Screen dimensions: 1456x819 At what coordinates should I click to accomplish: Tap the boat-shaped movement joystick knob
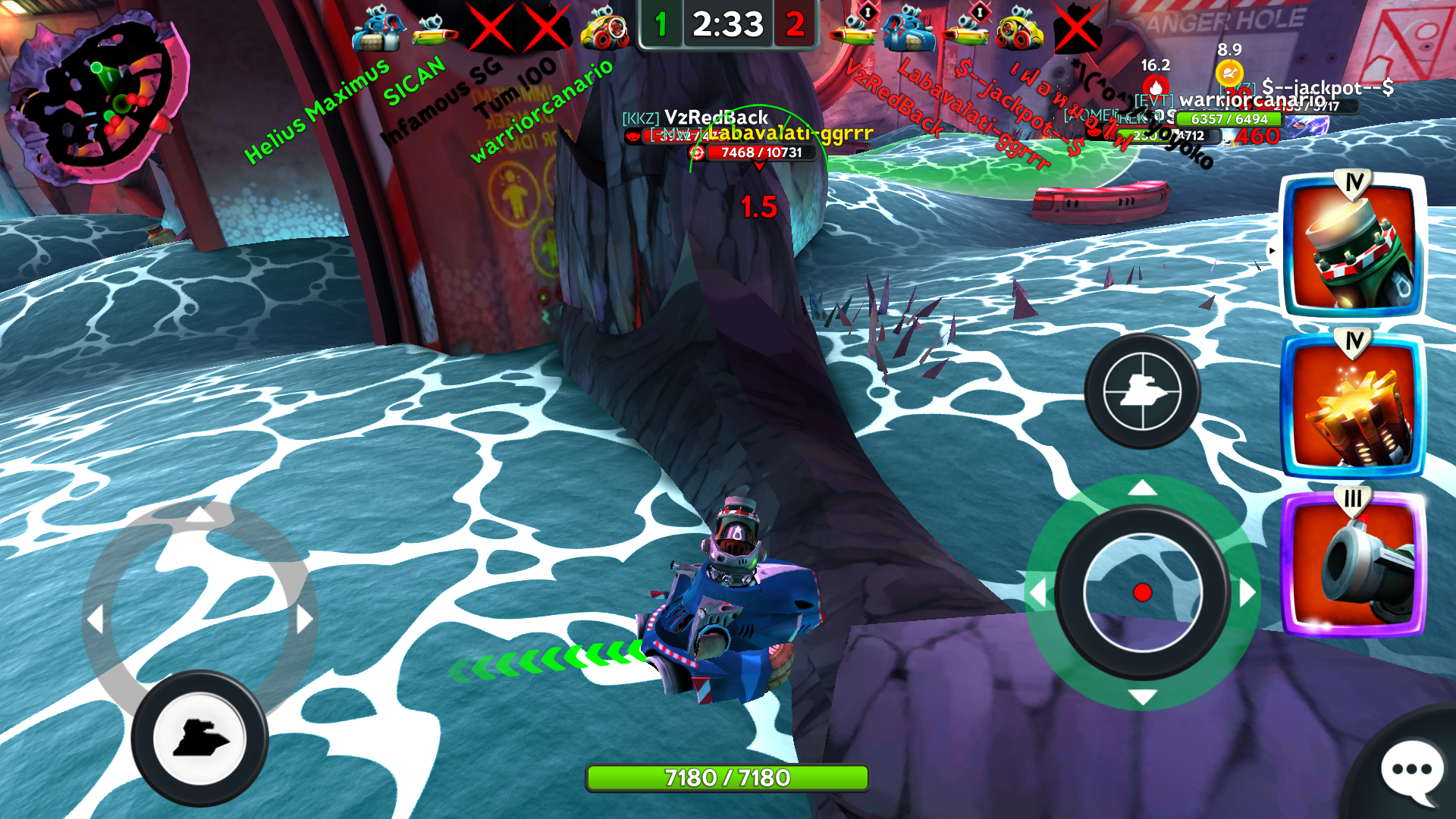[199, 738]
